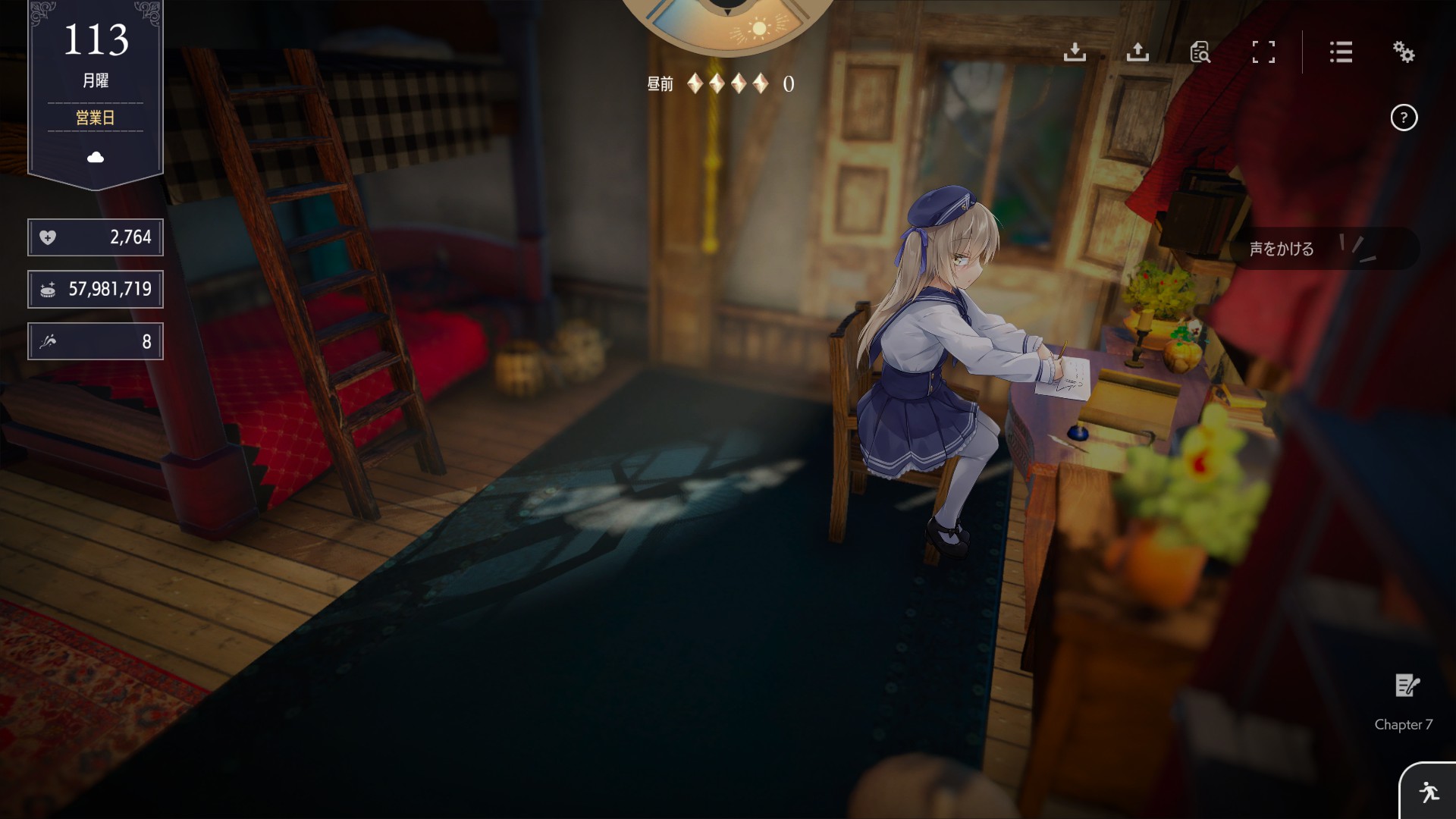This screenshot has width=1456, height=819.
Task: Click the running figure exit button
Action: [1429, 792]
